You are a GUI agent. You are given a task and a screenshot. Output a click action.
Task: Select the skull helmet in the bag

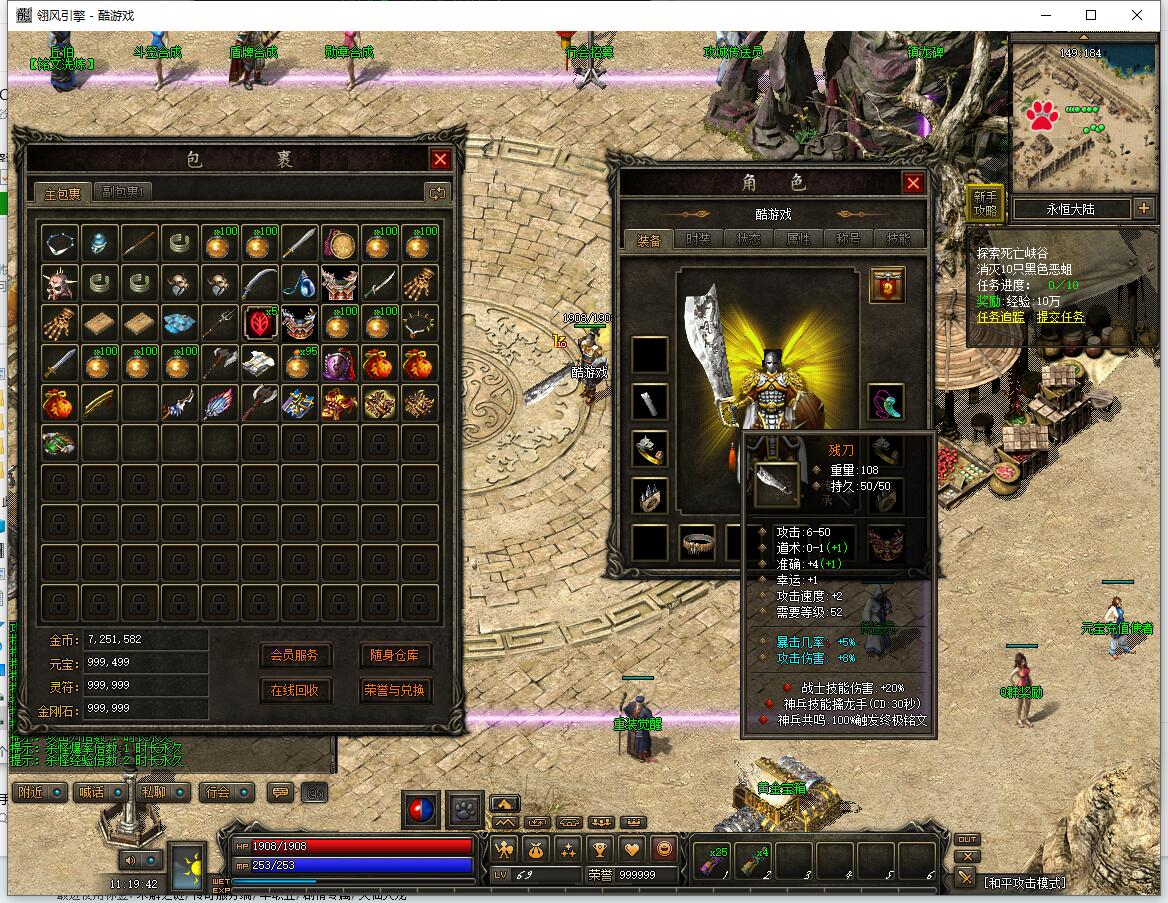click(60, 283)
